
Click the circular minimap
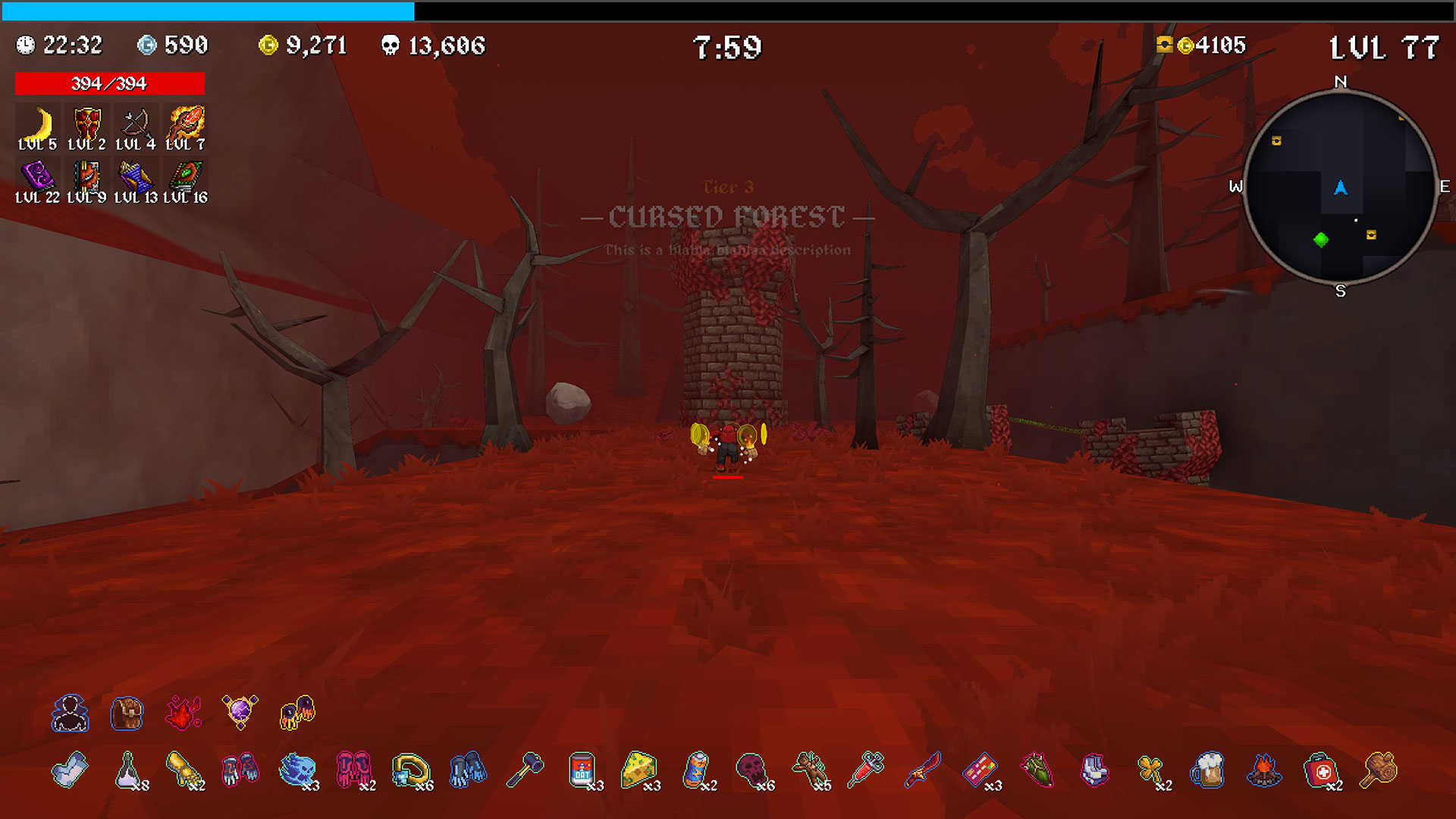pyautogui.click(x=1340, y=187)
